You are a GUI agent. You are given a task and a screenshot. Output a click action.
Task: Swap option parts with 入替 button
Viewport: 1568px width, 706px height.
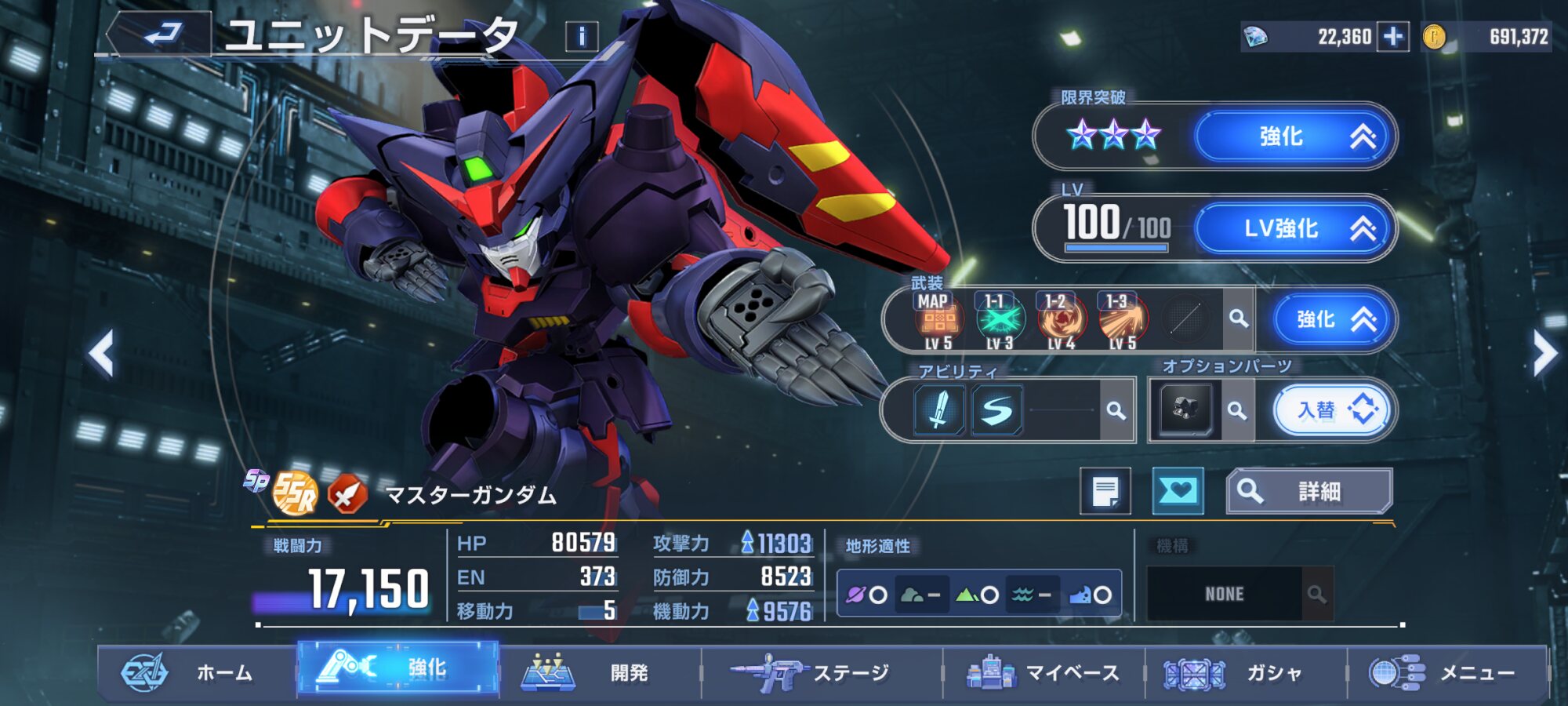click(1332, 409)
